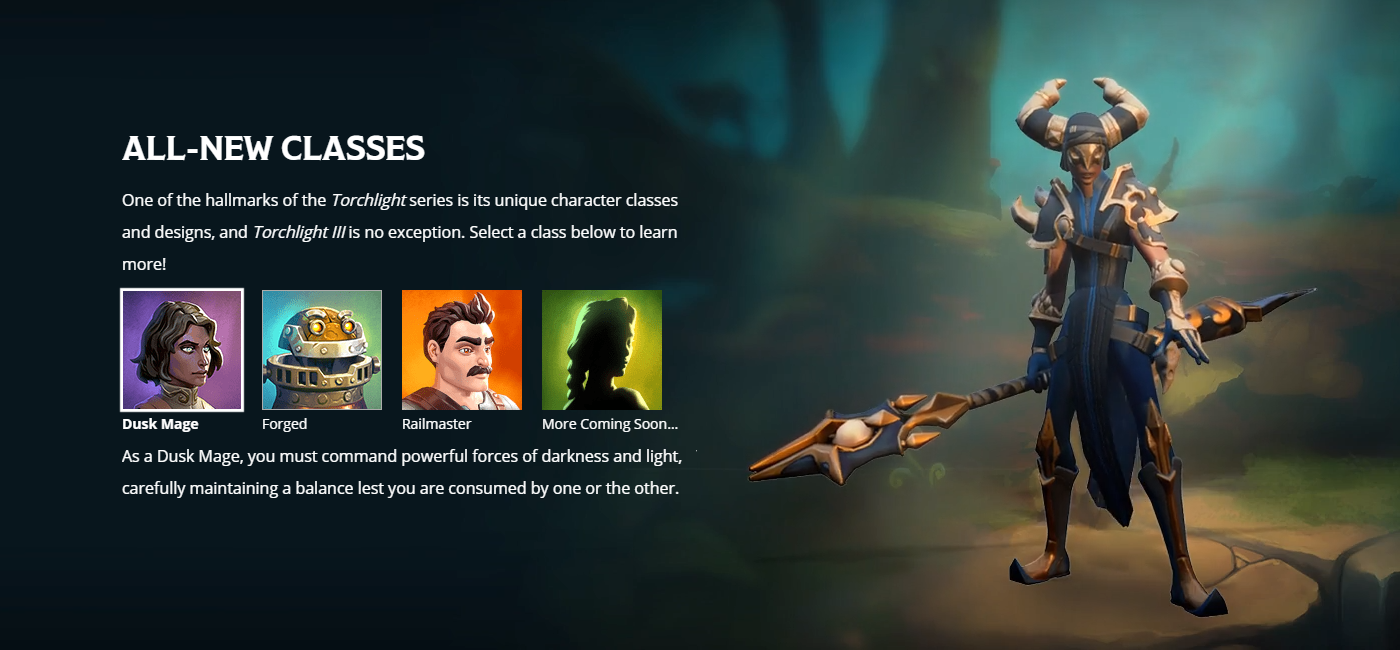Pick the Railmaster class portrait

462,350
